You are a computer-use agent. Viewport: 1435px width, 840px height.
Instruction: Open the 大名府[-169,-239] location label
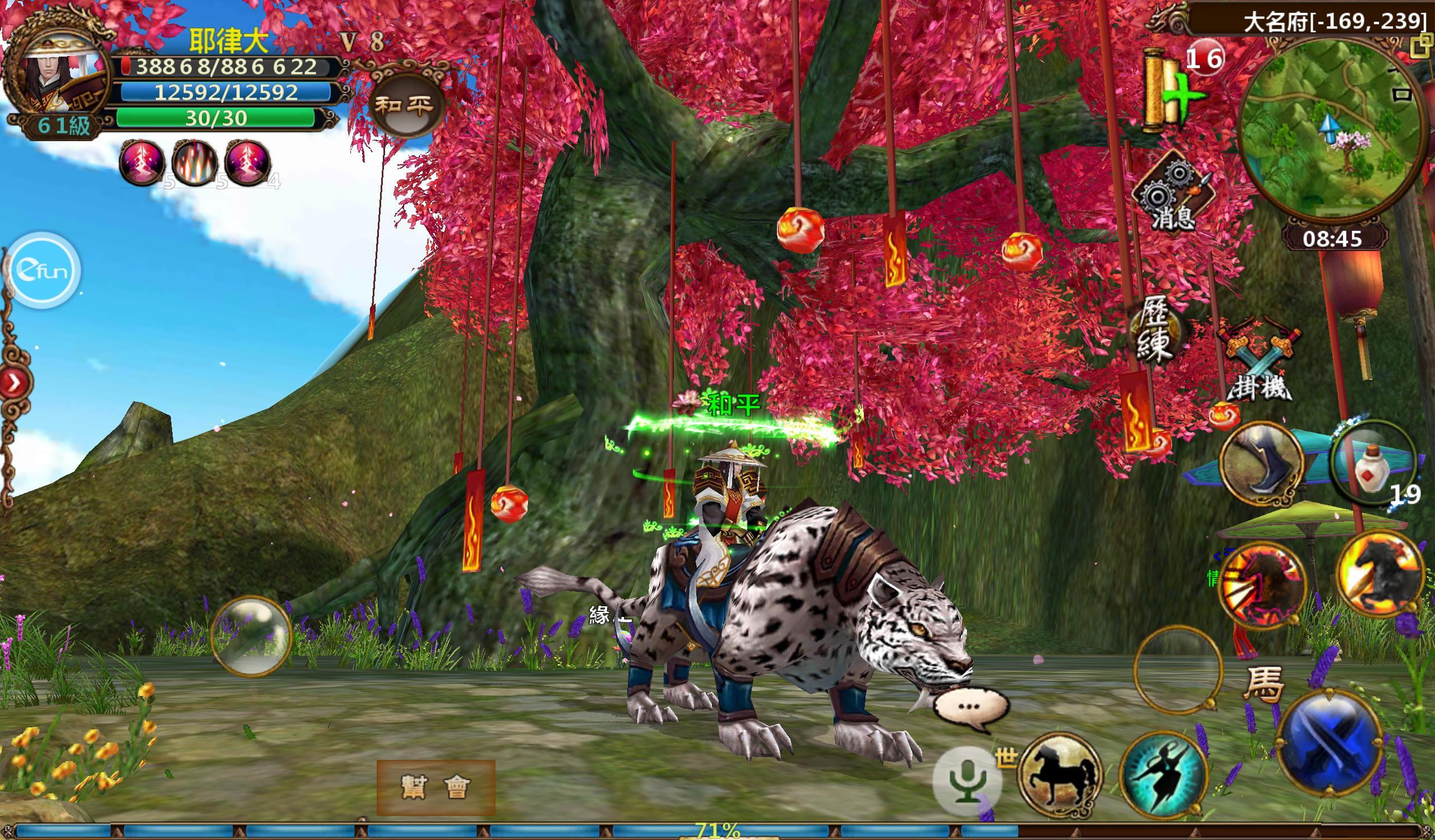(1316, 20)
